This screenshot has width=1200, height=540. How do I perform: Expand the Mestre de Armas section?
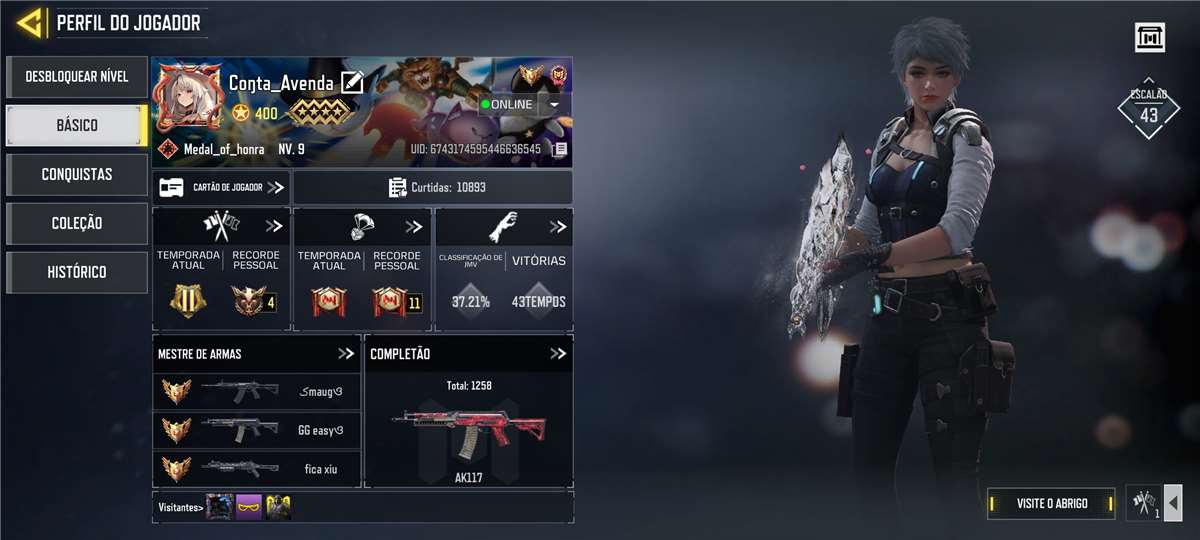tap(346, 354)
